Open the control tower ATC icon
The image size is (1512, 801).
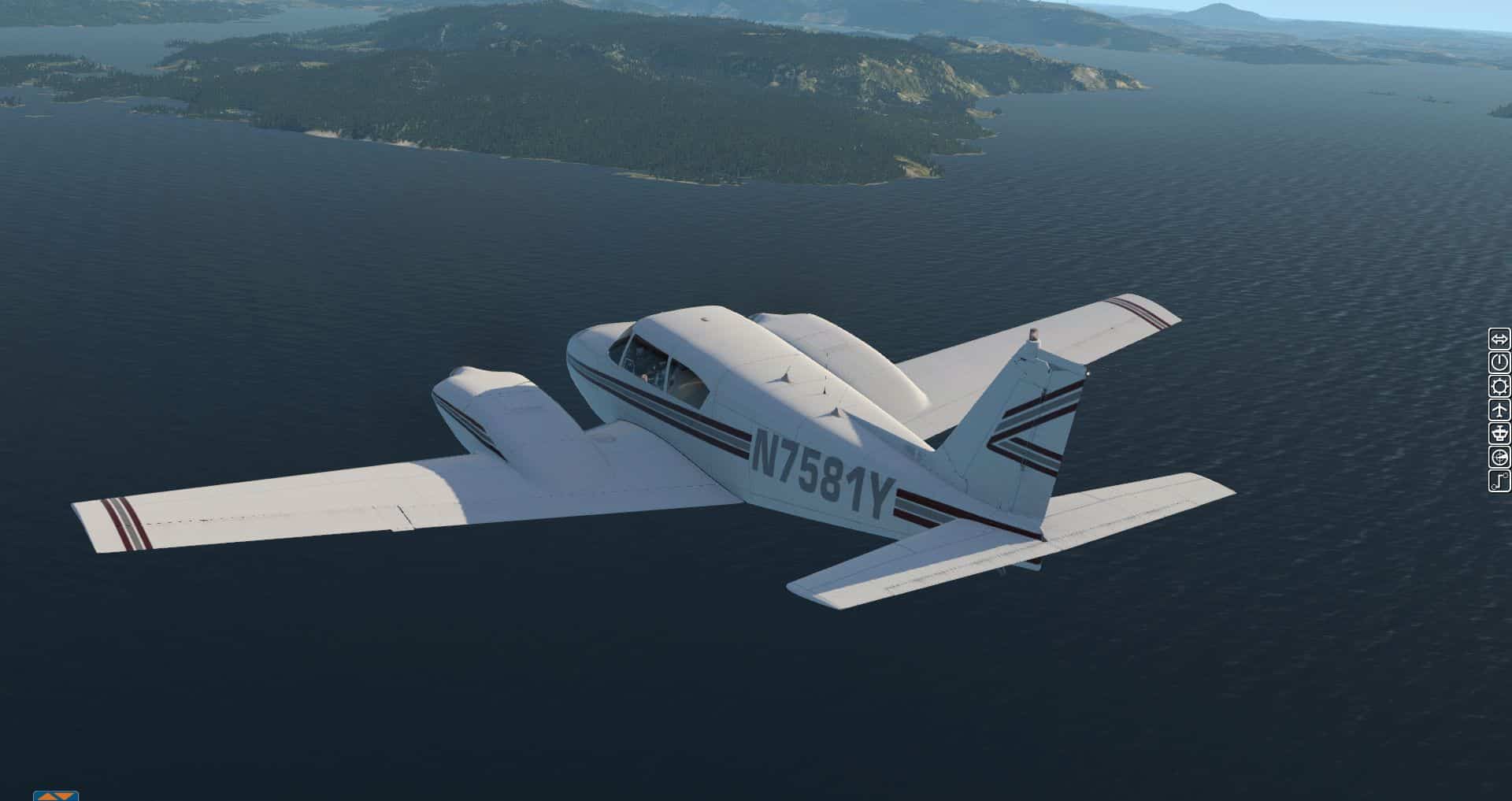click(1499, 433)
